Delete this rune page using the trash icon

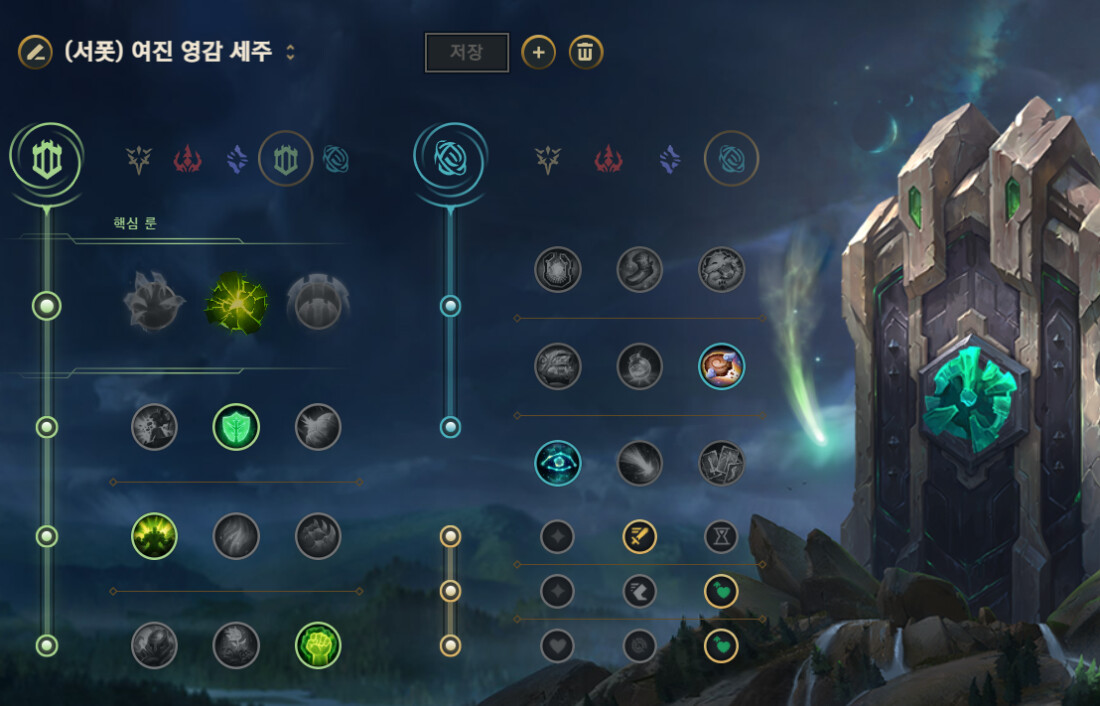click(x=586, y=53)
